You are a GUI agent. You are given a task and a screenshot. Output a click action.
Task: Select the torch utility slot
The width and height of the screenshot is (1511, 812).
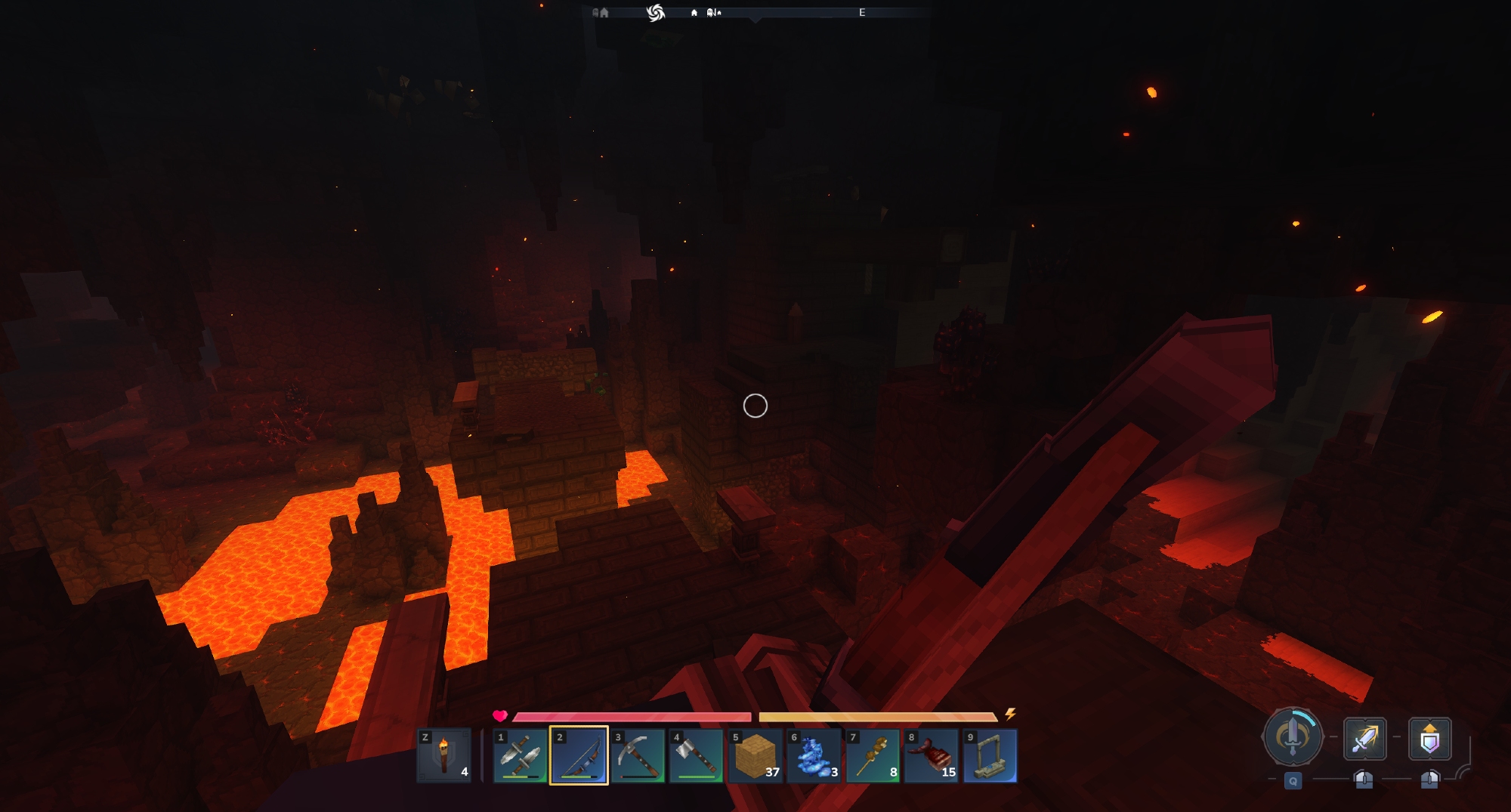[444, 755]
